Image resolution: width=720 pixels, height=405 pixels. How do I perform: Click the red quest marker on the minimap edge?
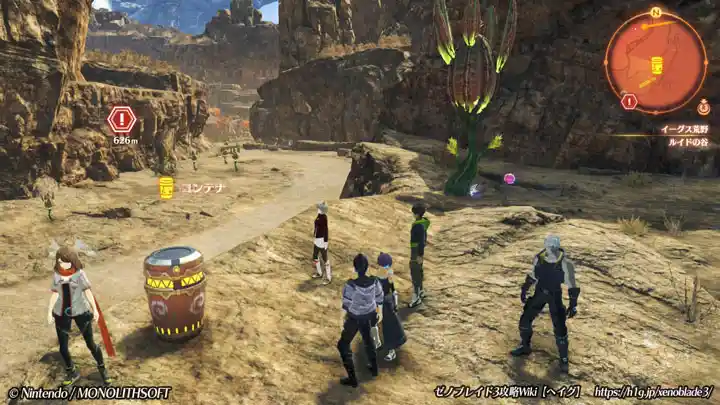point(629,101)
